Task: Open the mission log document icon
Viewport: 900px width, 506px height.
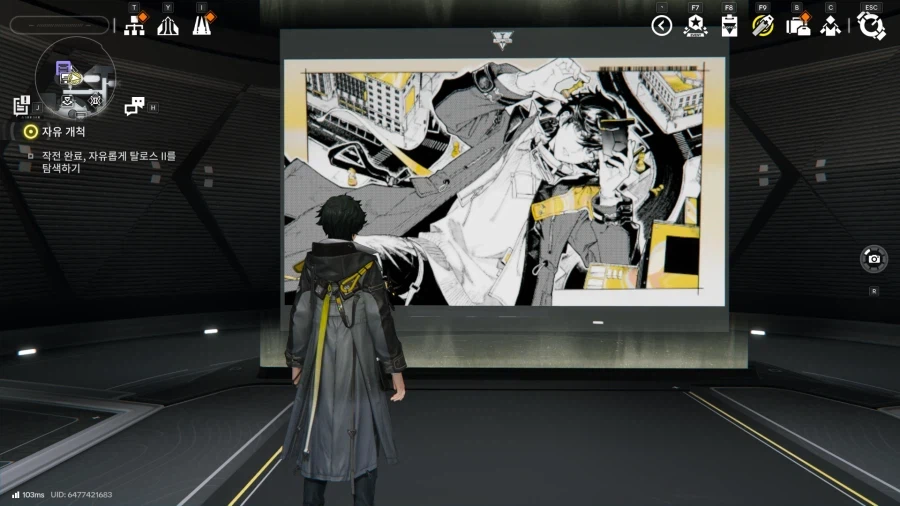Action: click(x=22, y=105)
